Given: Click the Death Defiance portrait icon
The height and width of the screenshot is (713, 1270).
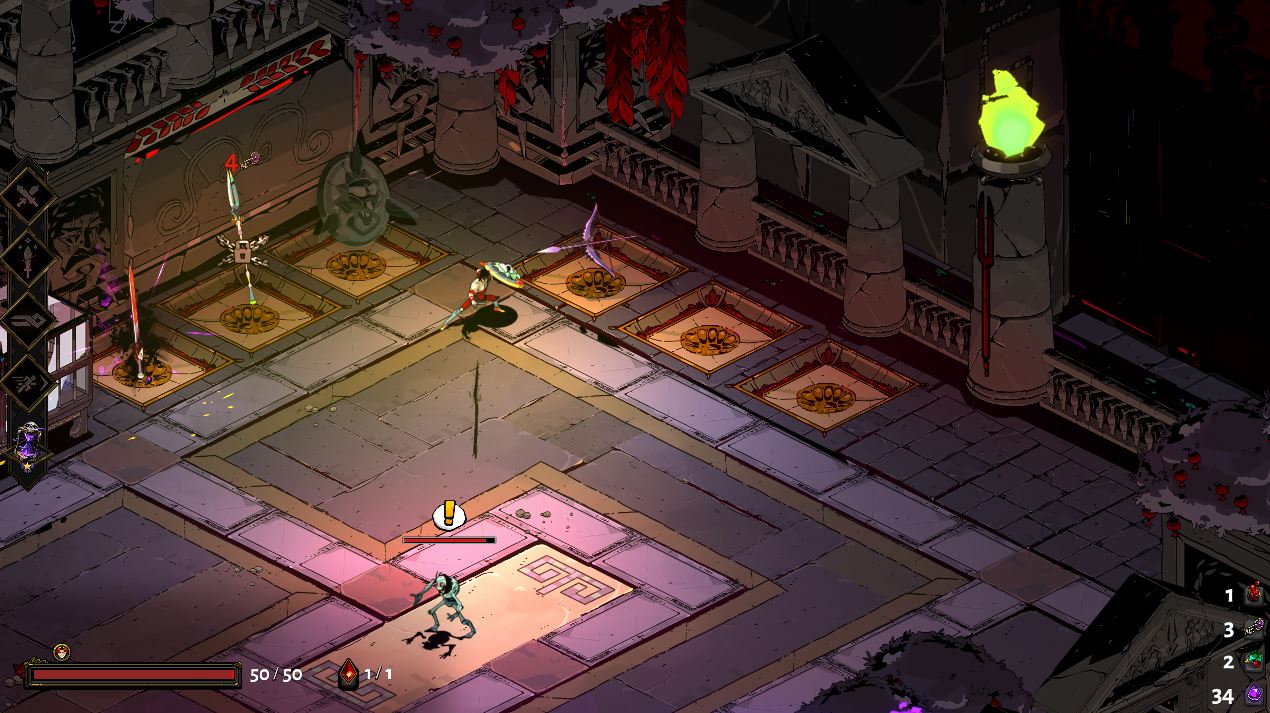Looking at the screenshot, I should (x=62, y=652).
